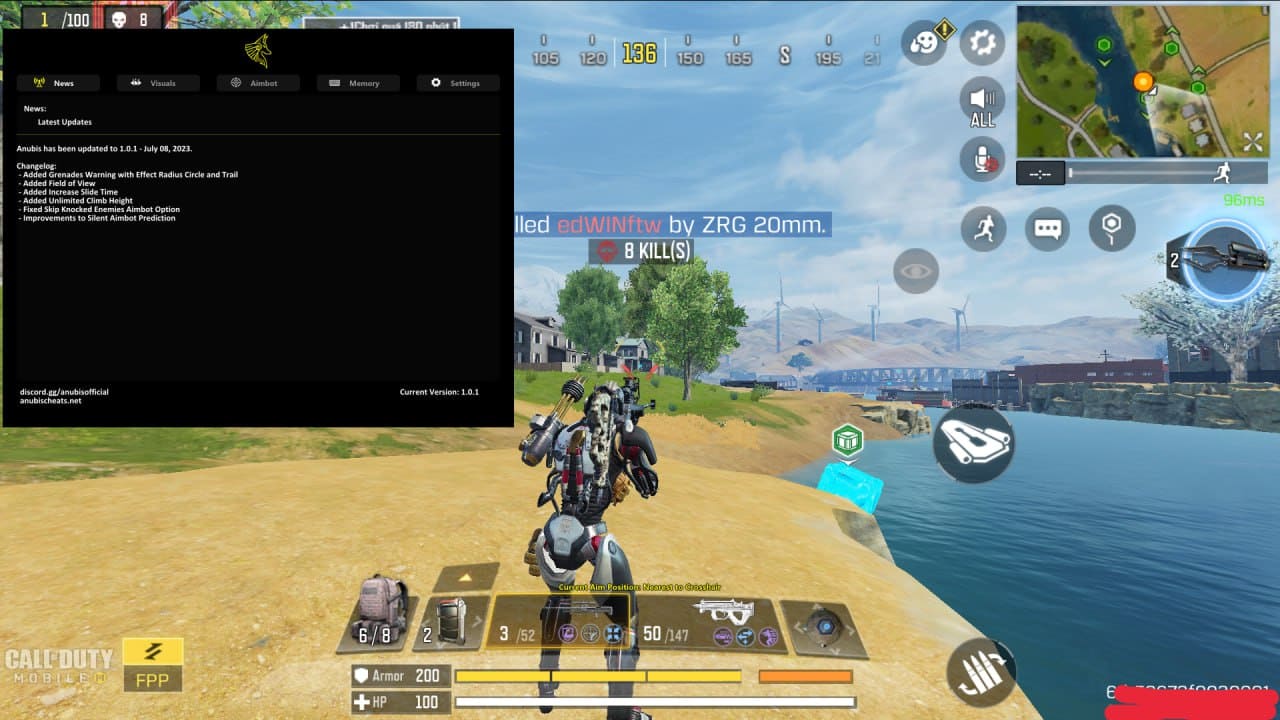Tap the sprint running-man icon
The image size is (1280, 720).
pos(981,229)
